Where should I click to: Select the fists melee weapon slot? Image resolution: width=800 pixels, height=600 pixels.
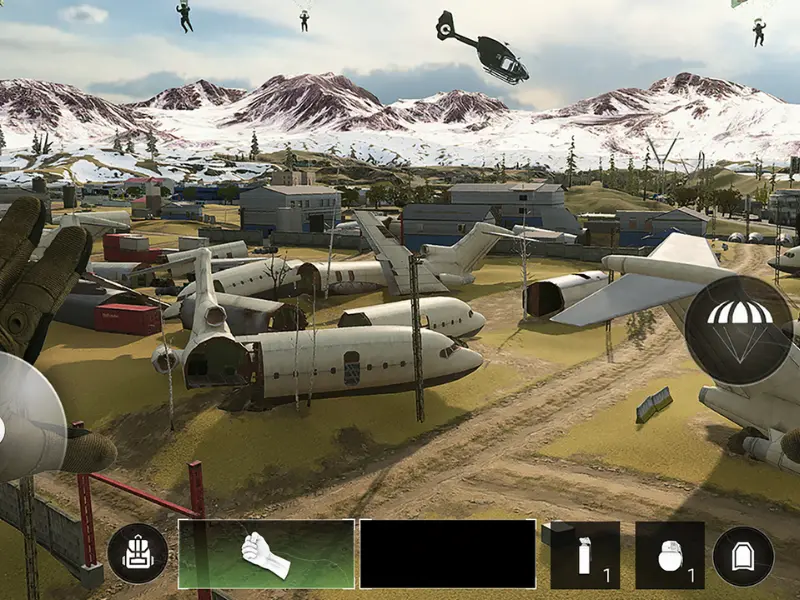pos(266,554)
